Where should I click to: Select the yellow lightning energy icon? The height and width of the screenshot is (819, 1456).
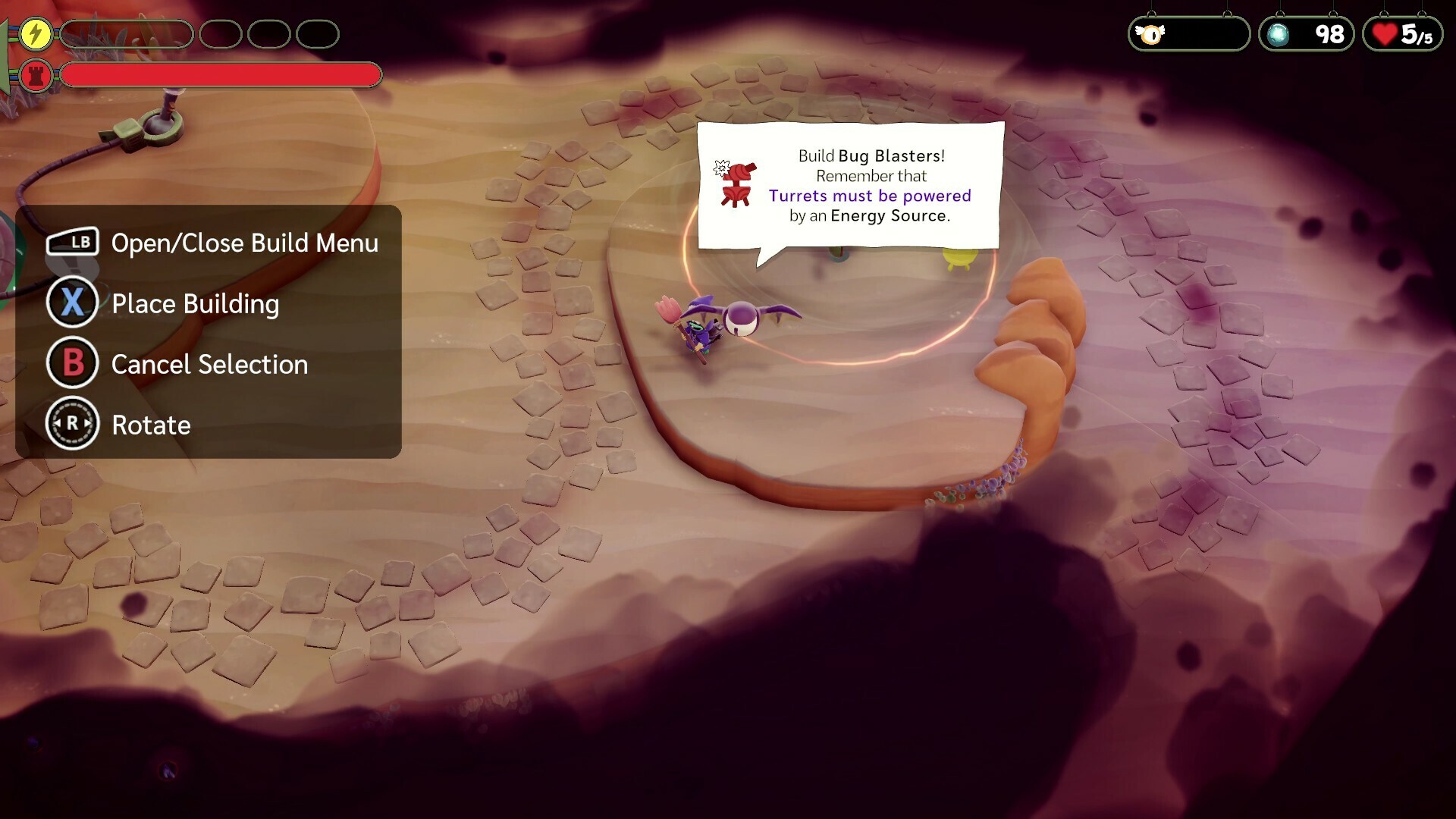click(x=35, y=33)
